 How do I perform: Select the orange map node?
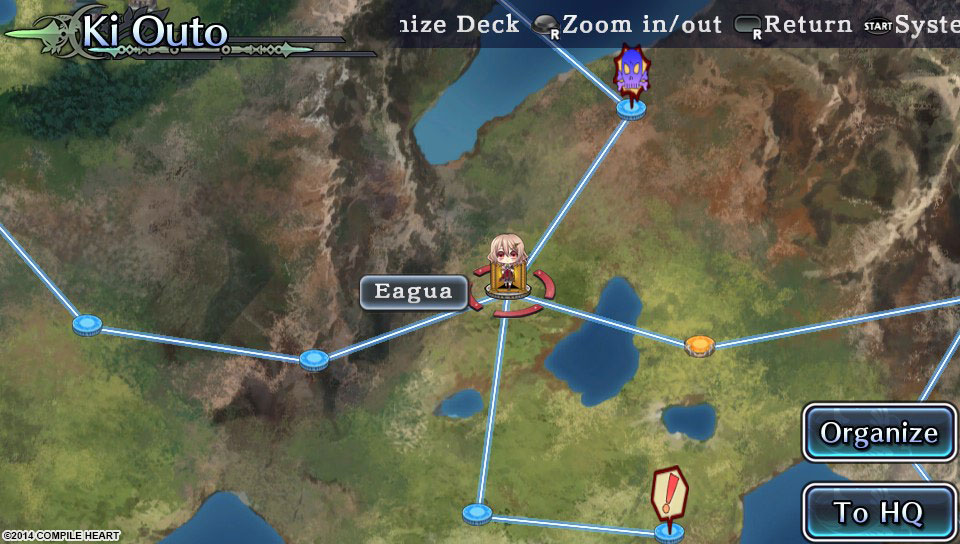[699, 346]
